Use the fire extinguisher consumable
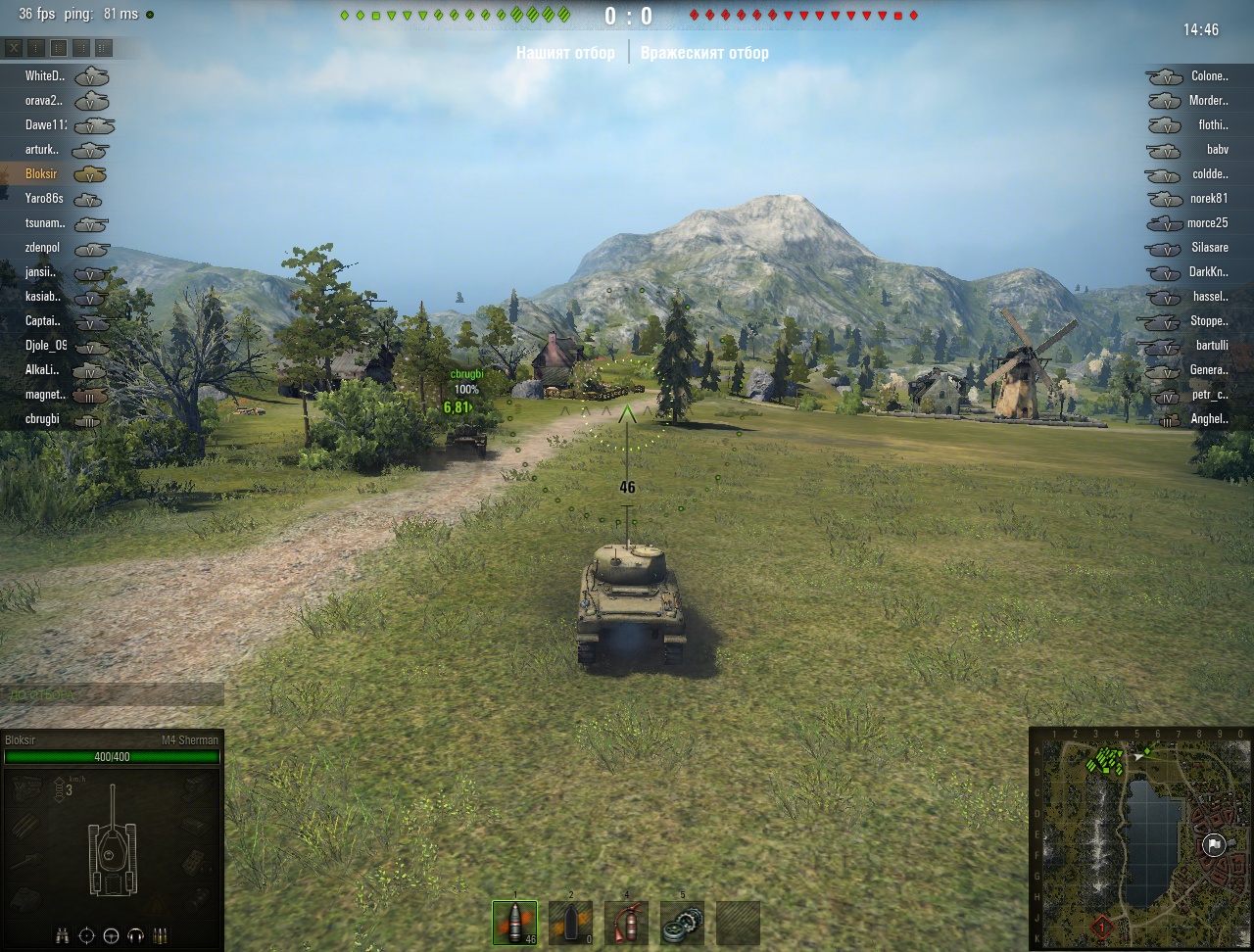 [626, 923]
